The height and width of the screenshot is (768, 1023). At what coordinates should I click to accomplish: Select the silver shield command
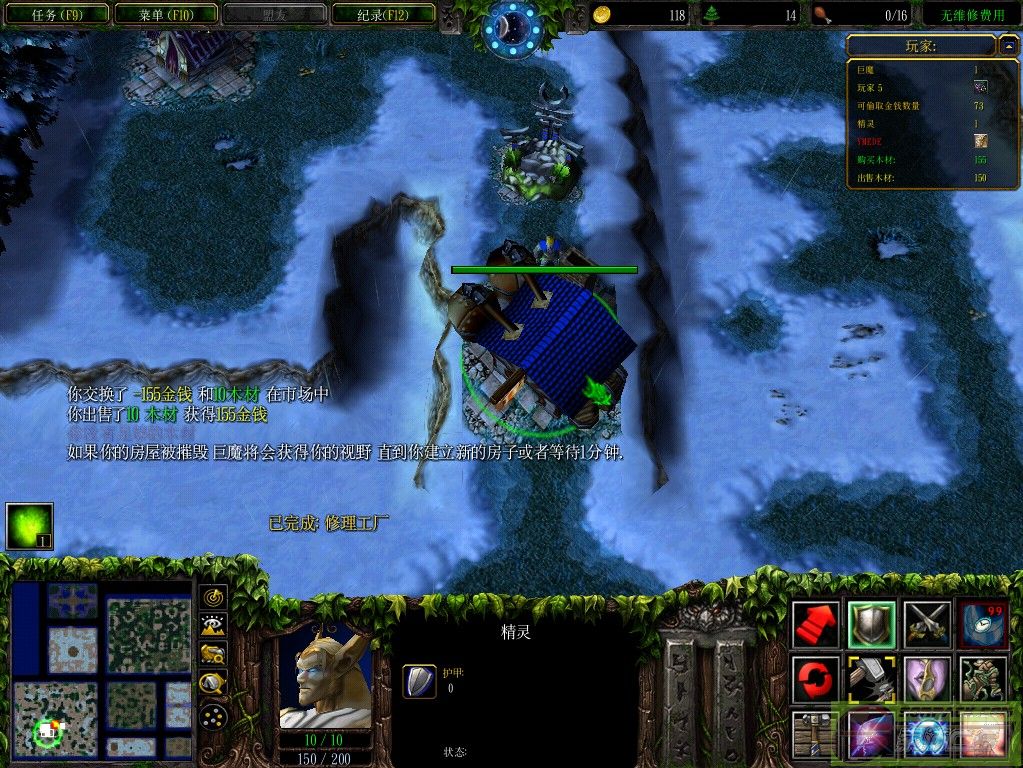click(x=870, y=625)
